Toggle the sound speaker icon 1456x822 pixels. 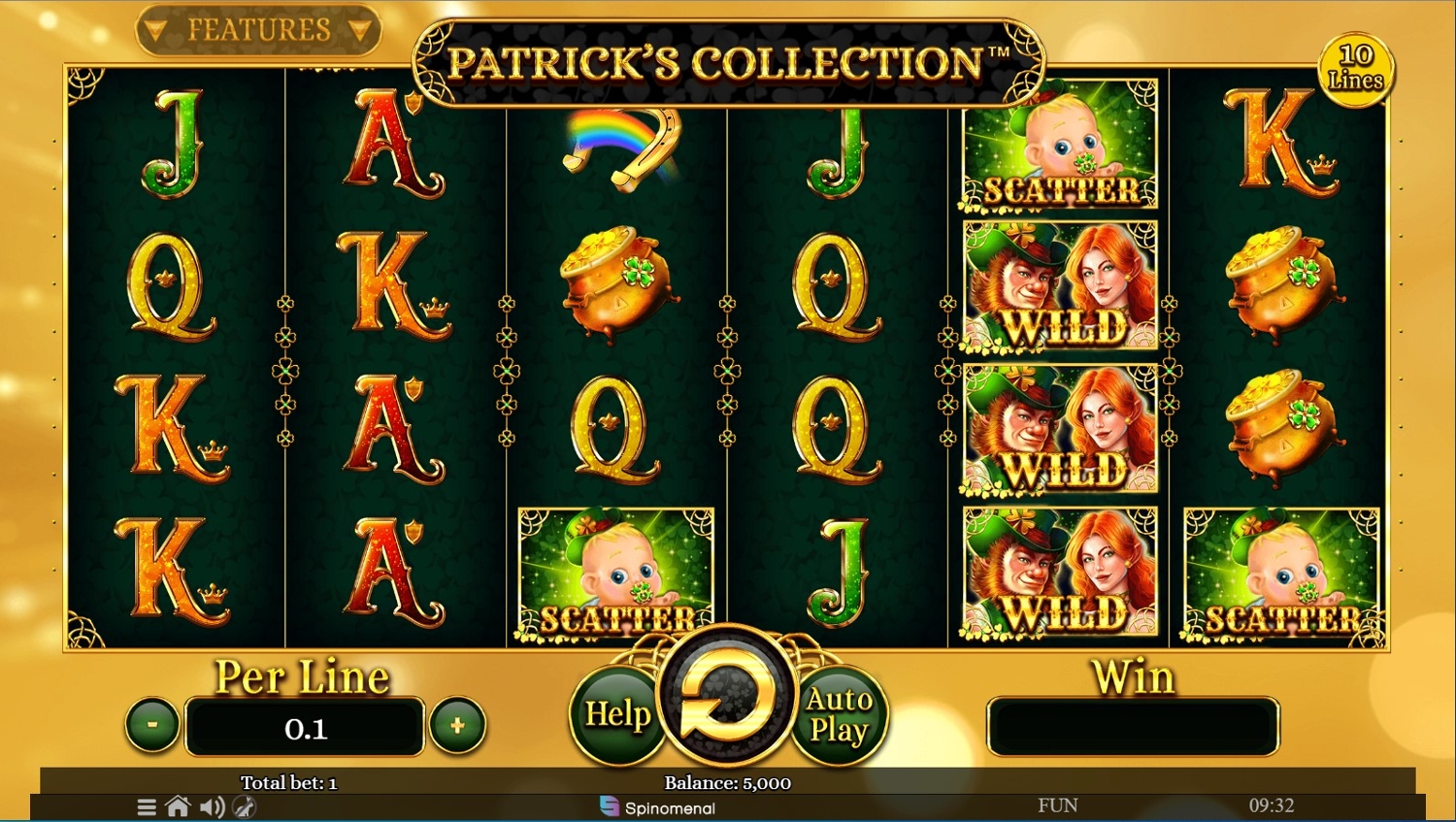pyautogui.click(x=212, y=806)
